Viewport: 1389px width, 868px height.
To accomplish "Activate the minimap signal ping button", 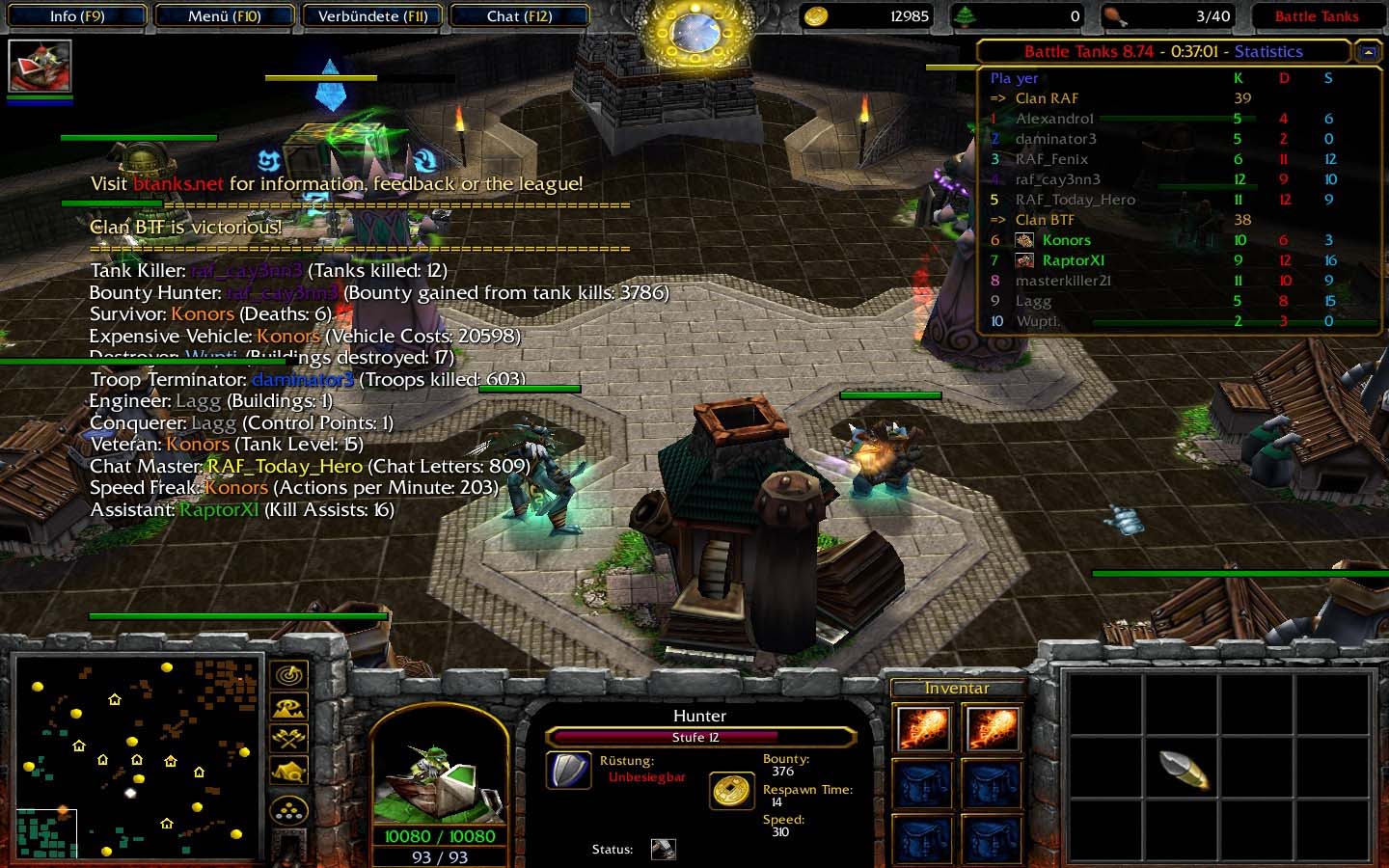I will pyautogui.click(x=289, y=675).
